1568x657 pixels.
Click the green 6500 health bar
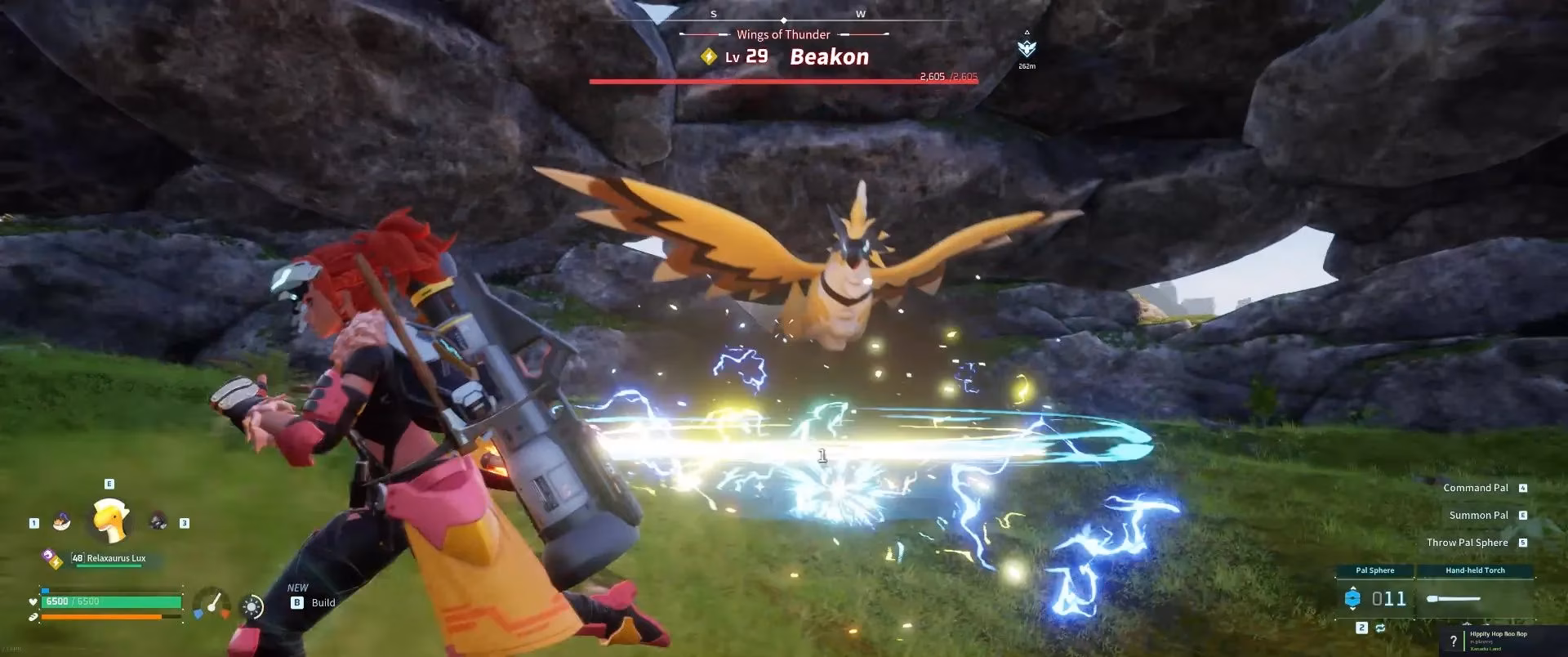click(x=110, y=601)
